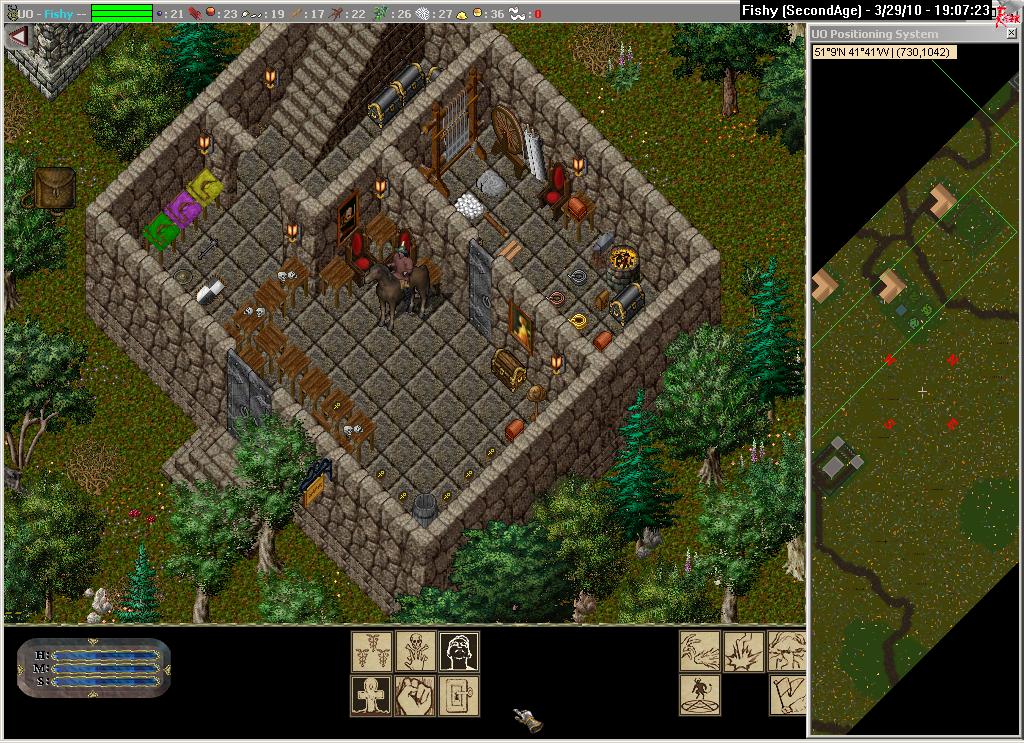Close the UO Positioning System window
This screenshot has height=743, width=1024.
coord(1012,34)
